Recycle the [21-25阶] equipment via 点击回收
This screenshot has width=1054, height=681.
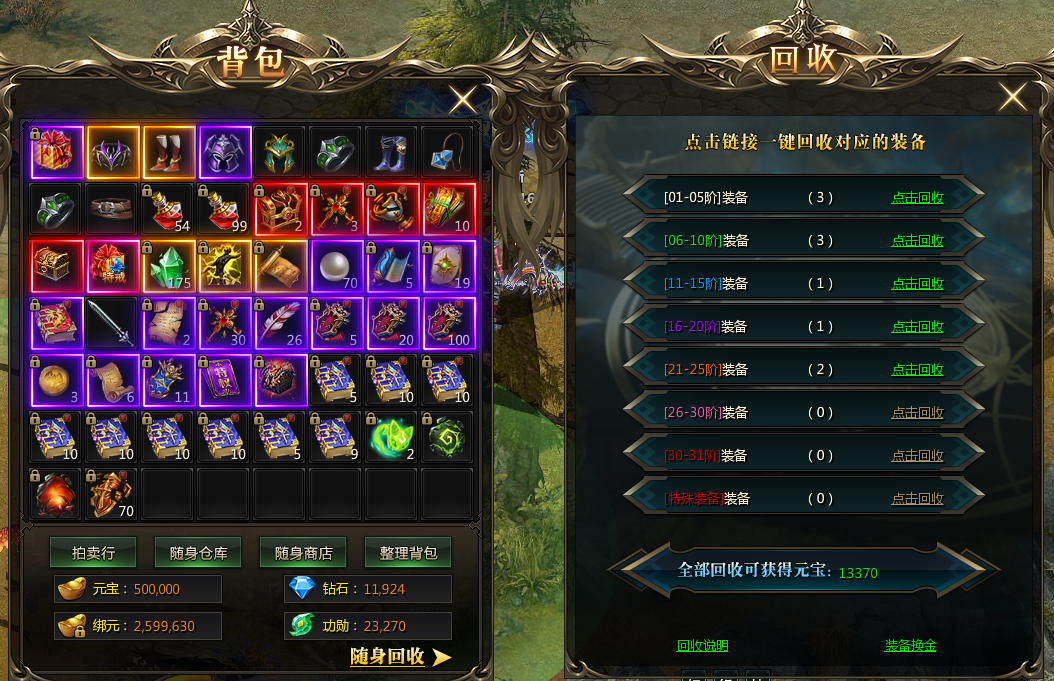pyautogui.click(x=917, y=370)
